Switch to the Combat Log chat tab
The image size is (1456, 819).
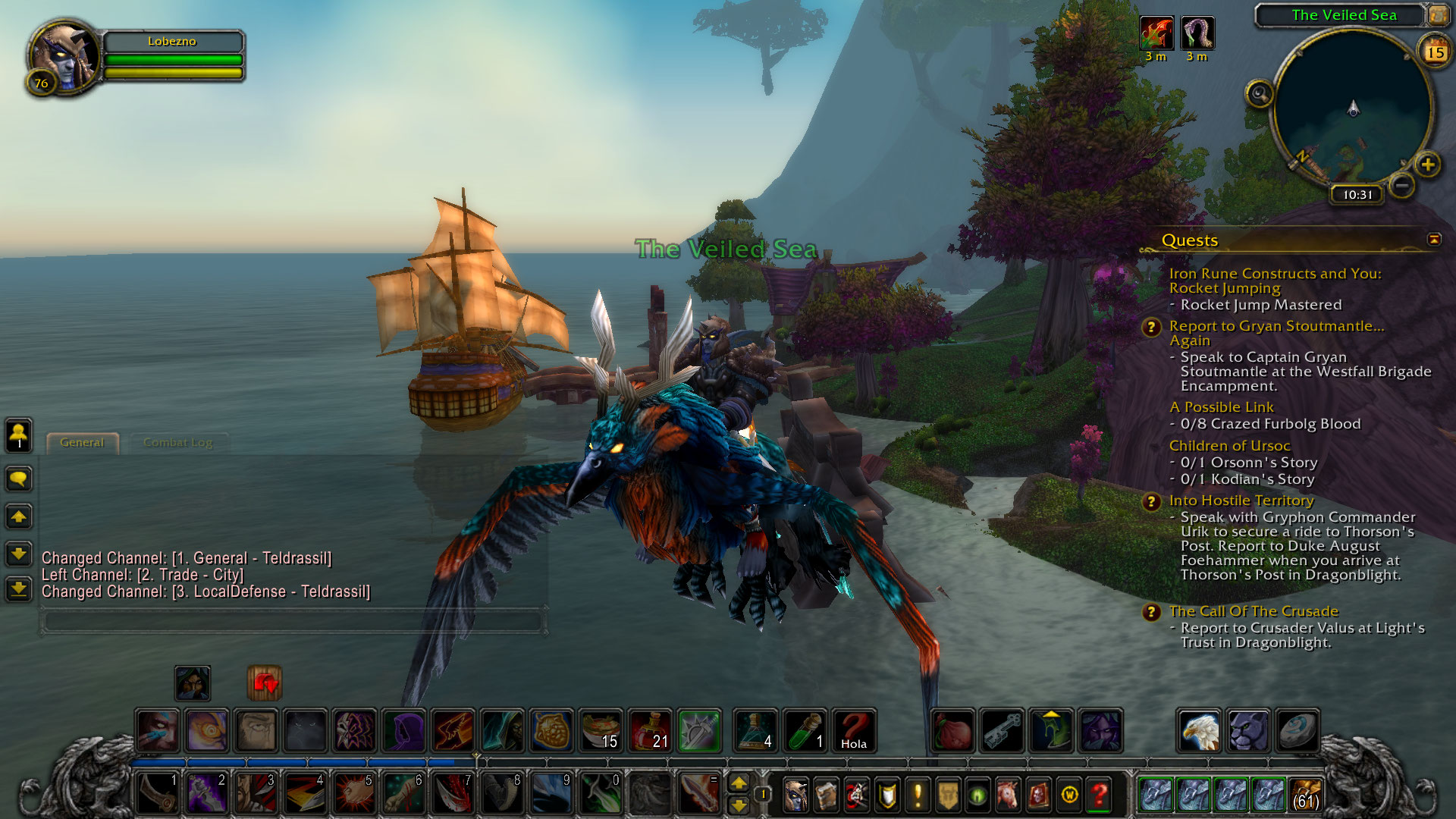pyautogui.click(x=177, y=443)
